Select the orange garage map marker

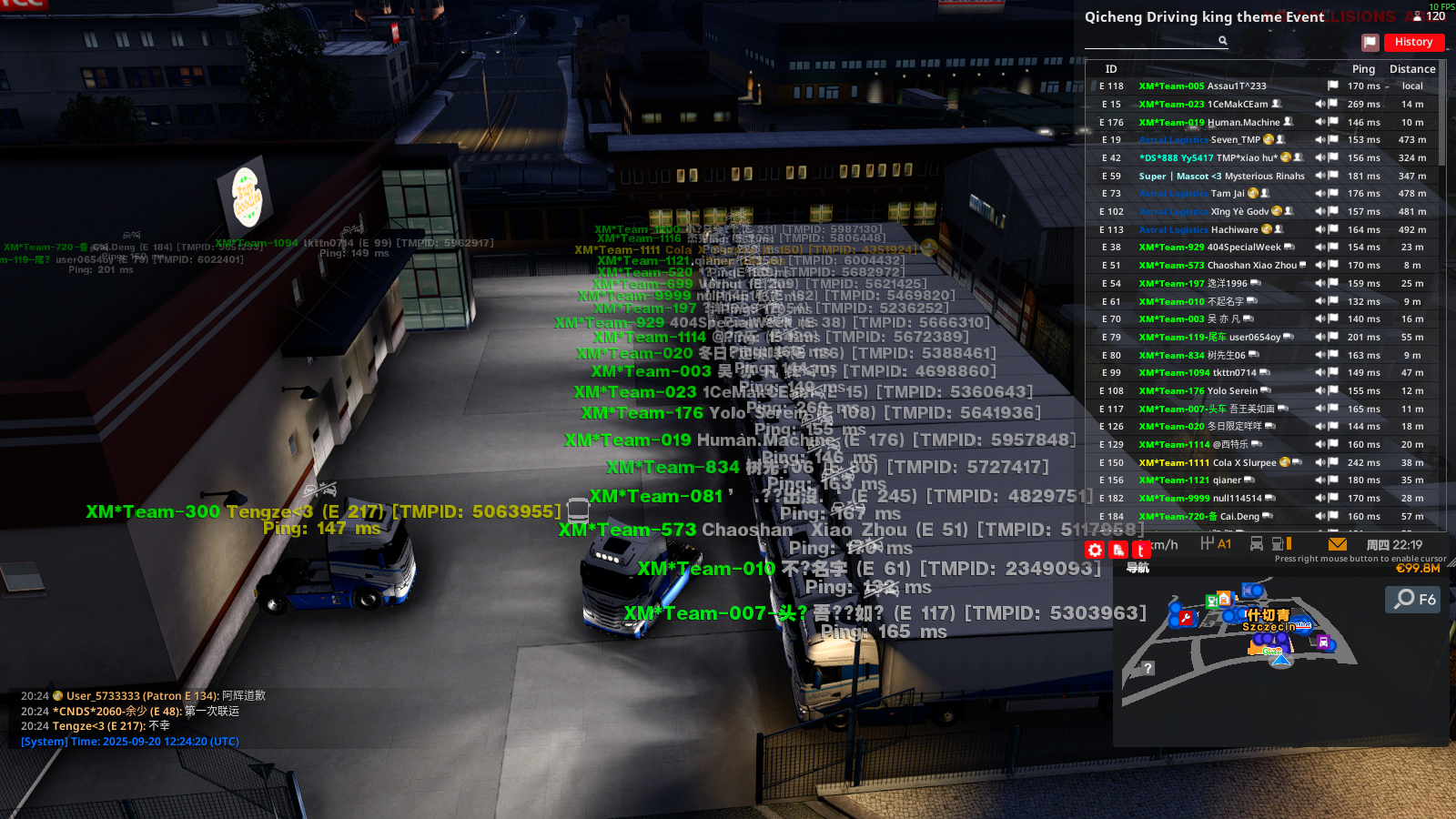(1225, 598)
